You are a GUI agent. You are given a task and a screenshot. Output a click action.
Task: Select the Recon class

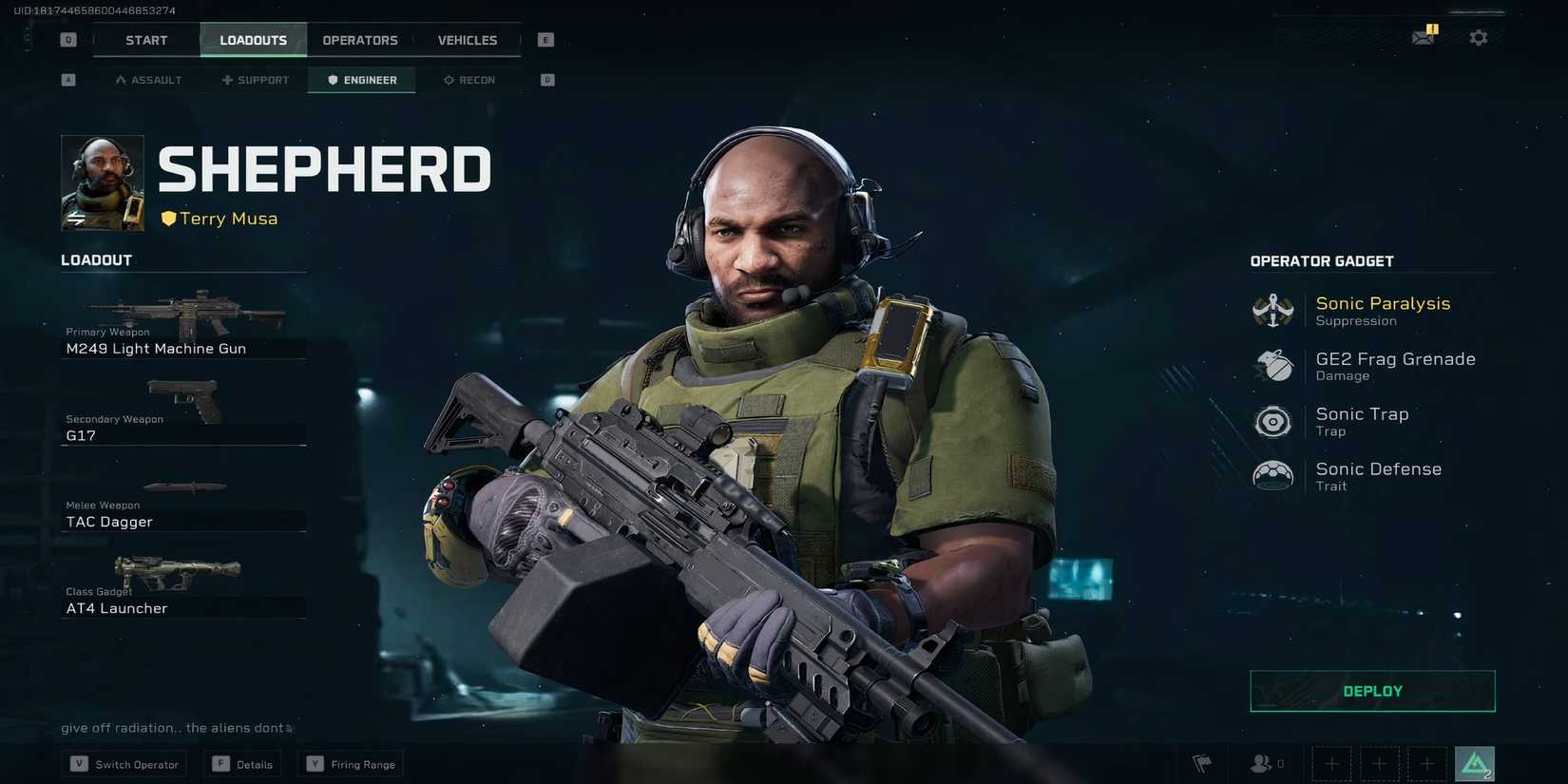(x=468, y=80)
